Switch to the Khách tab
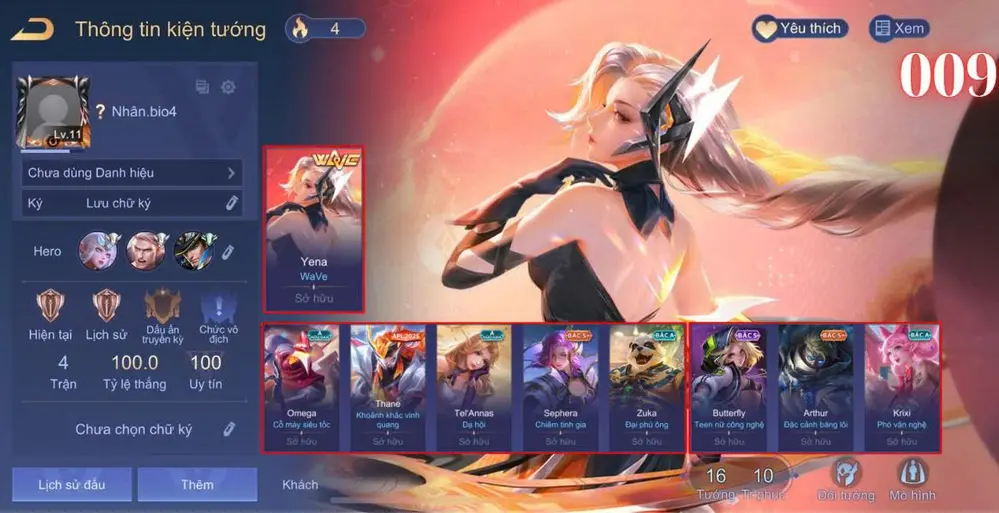 click(300, 484)
